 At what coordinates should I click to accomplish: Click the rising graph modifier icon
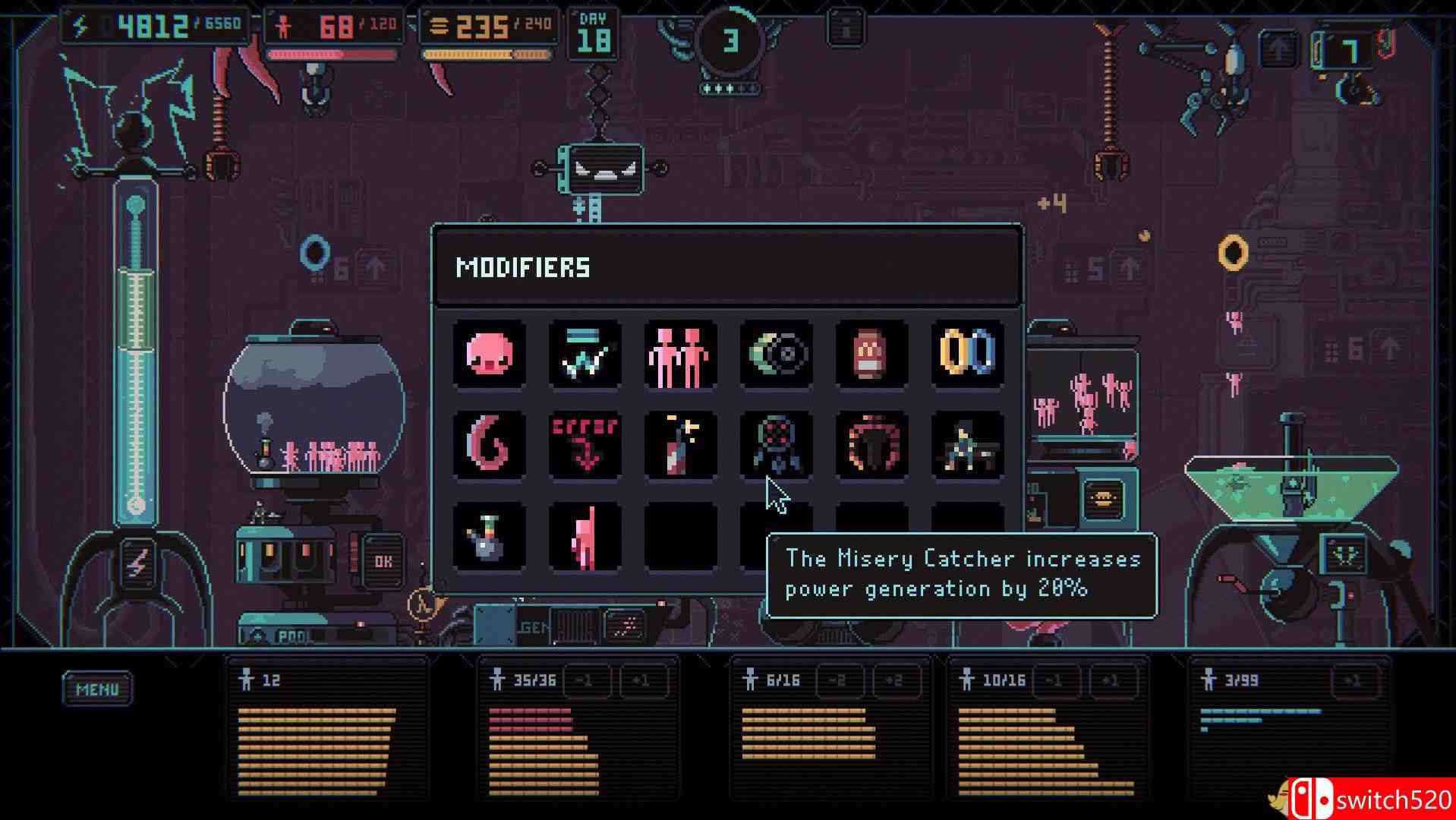tap(585, 353)
